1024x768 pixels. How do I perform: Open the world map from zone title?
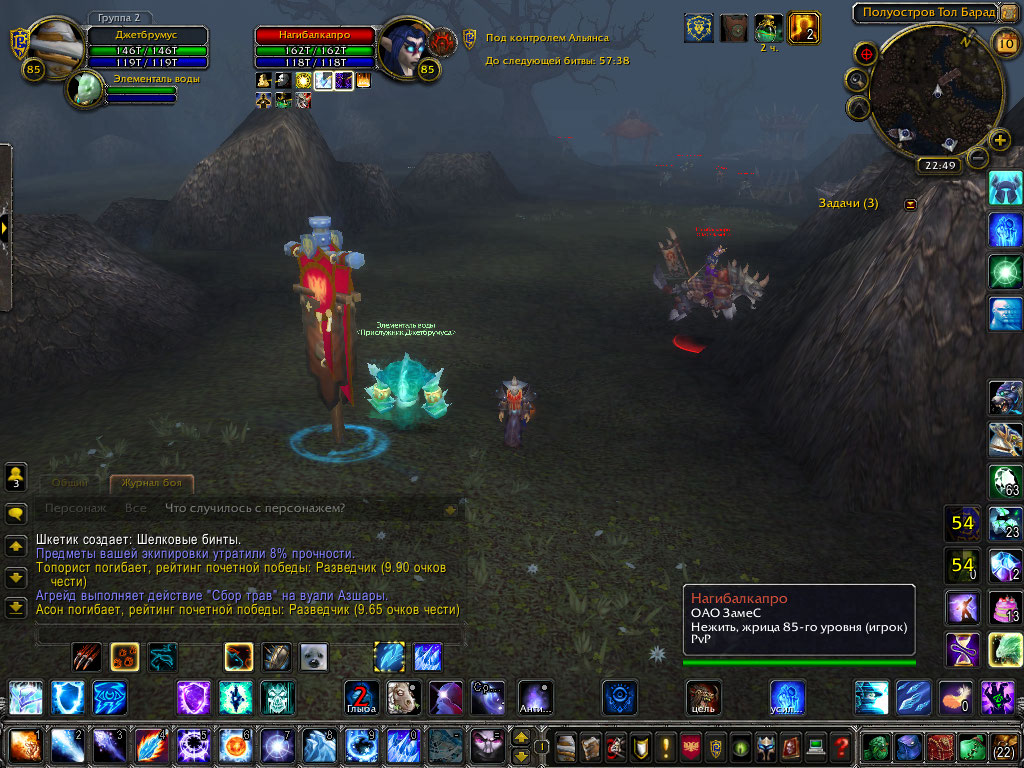coord(925,12)
